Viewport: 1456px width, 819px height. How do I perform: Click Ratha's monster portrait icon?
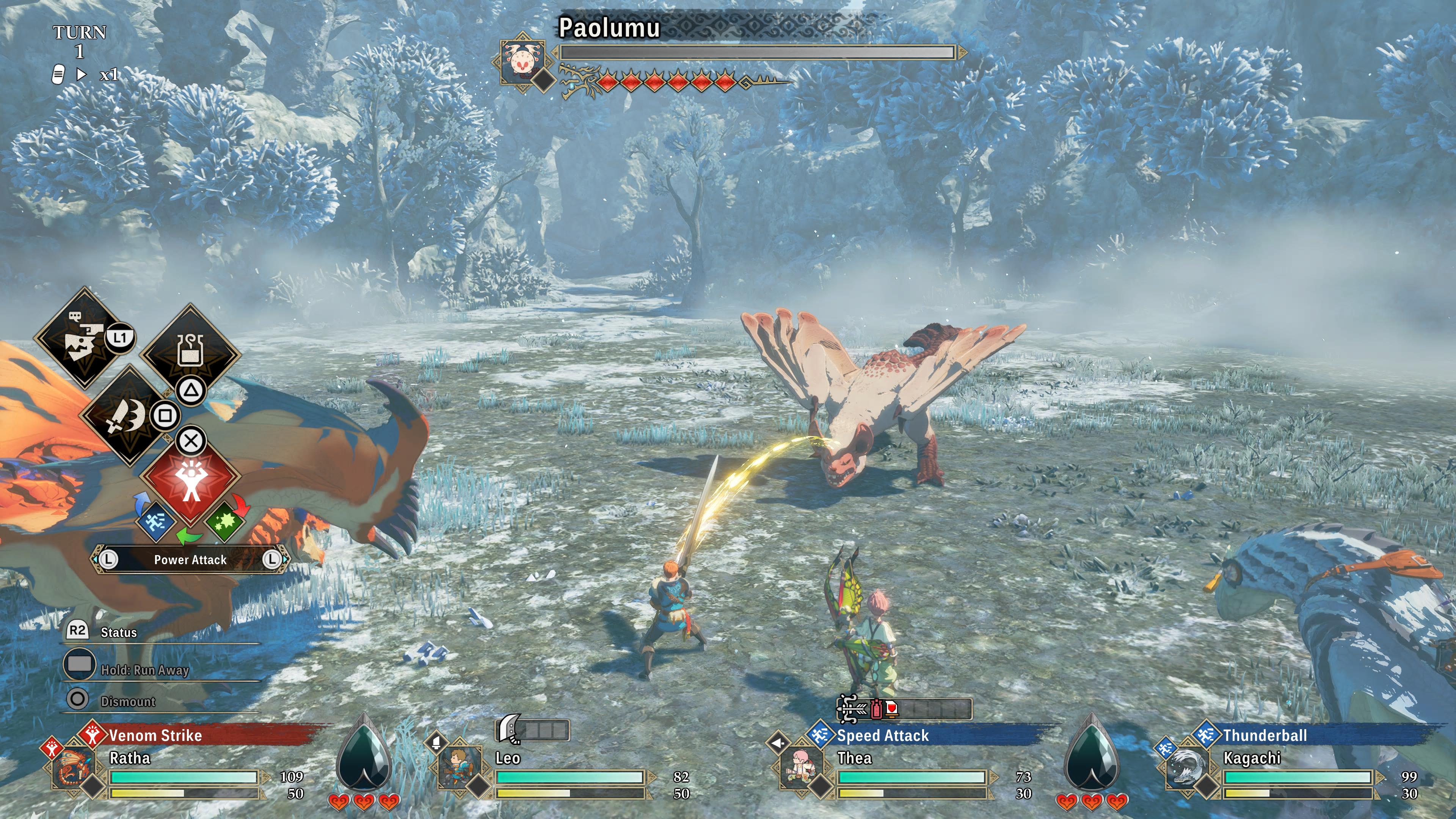pyautogui.click(x=74, y=768)
